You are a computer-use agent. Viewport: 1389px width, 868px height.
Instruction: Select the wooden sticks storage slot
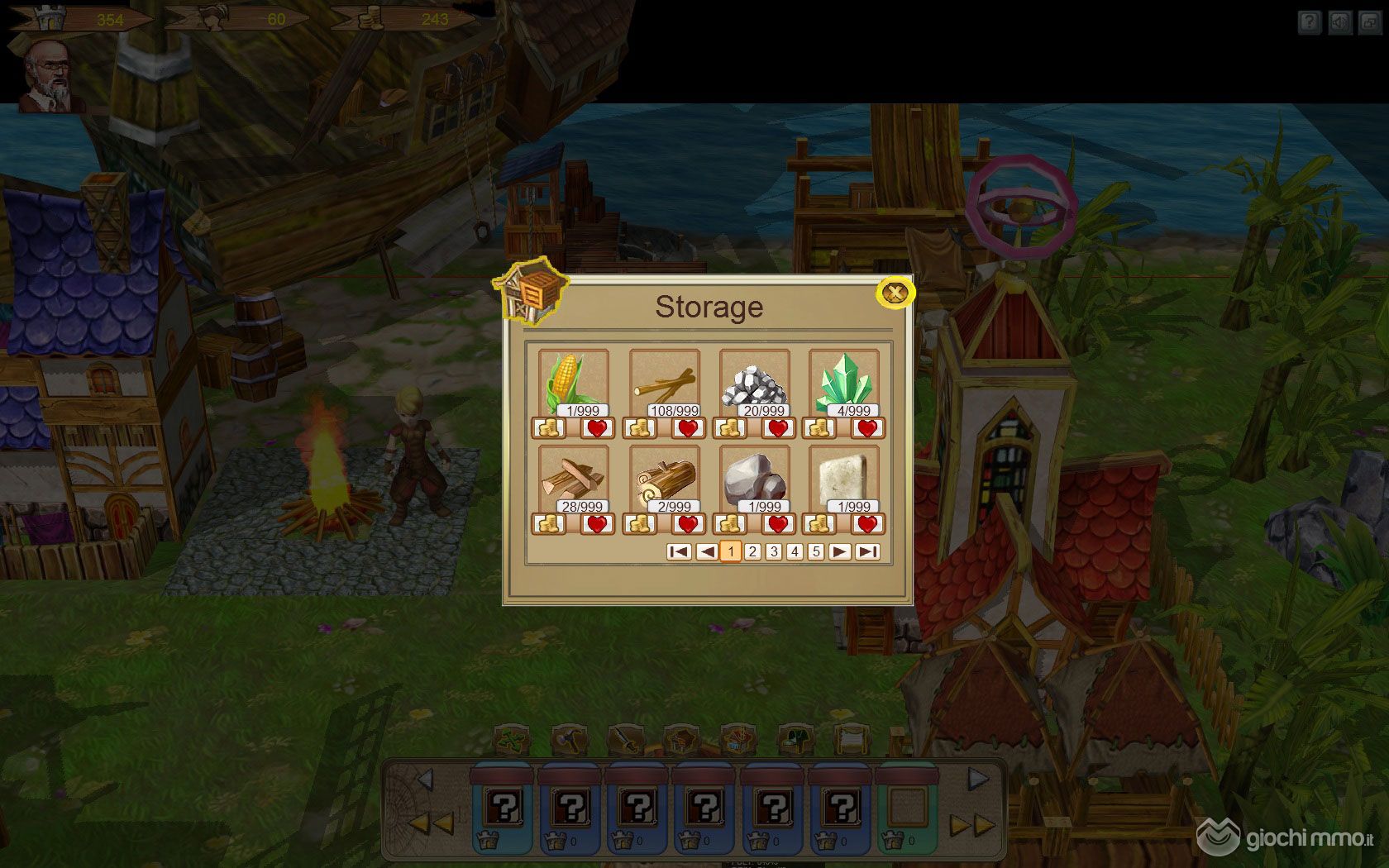tap(664, 384)
